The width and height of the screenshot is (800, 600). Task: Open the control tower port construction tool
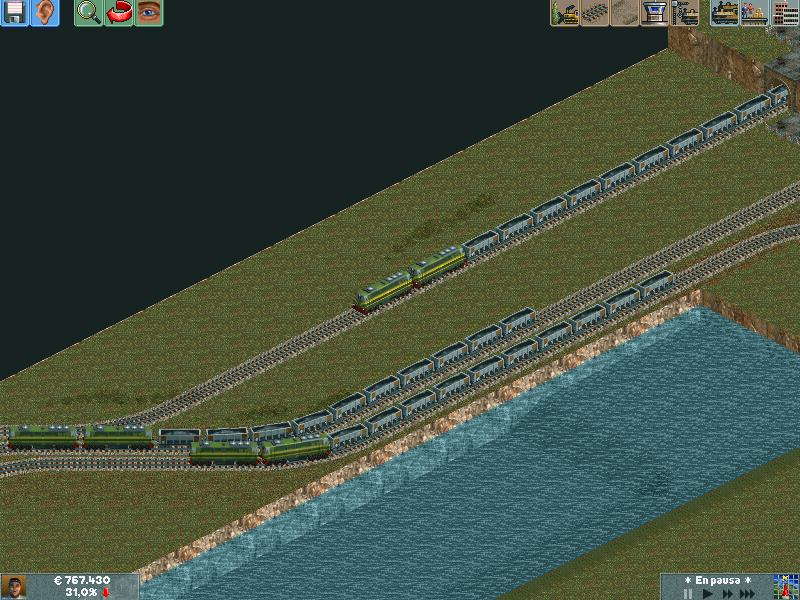pyautogui.click(x=655, y=13)
